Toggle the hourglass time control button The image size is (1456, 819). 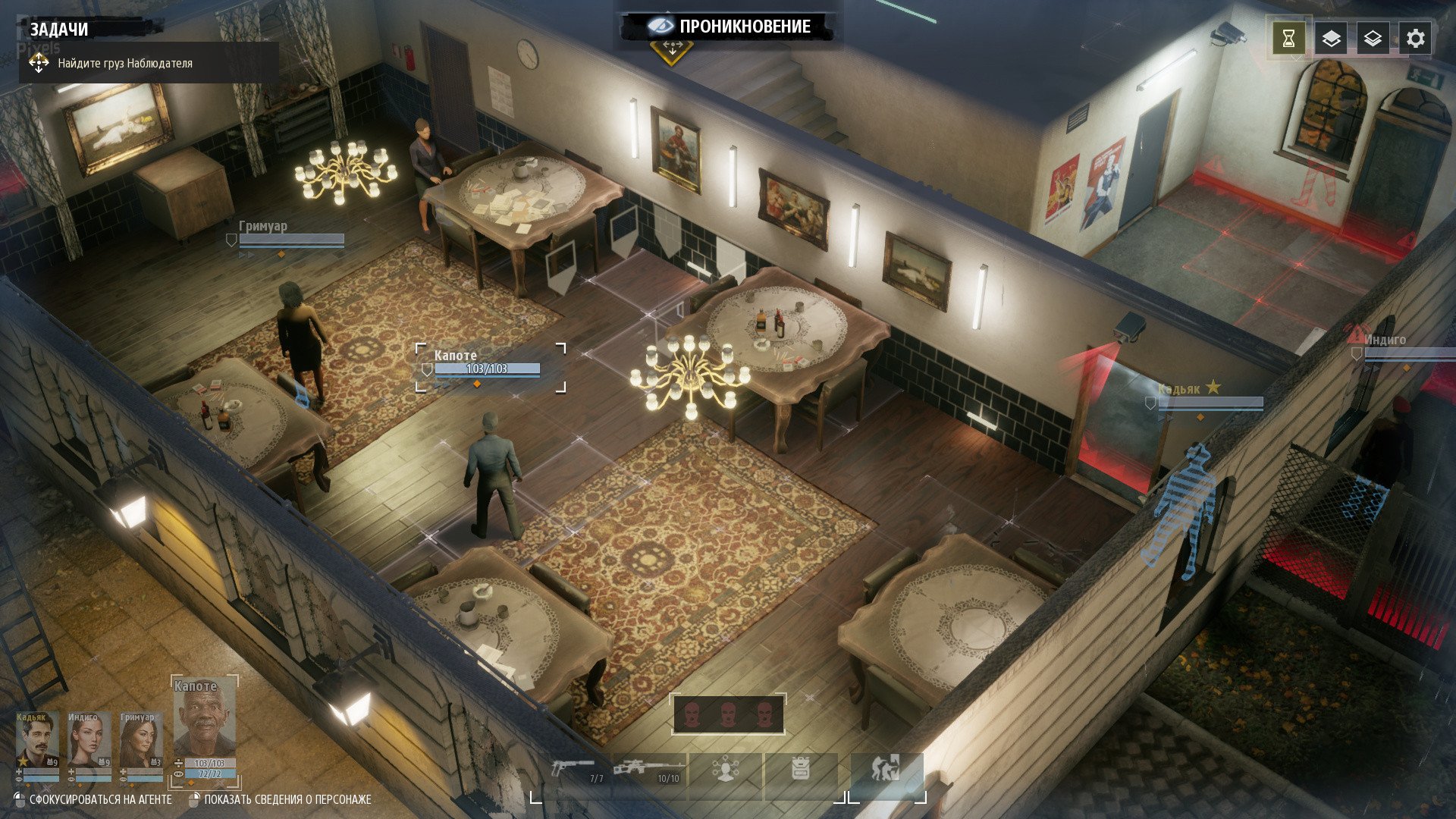(1288, 39)
